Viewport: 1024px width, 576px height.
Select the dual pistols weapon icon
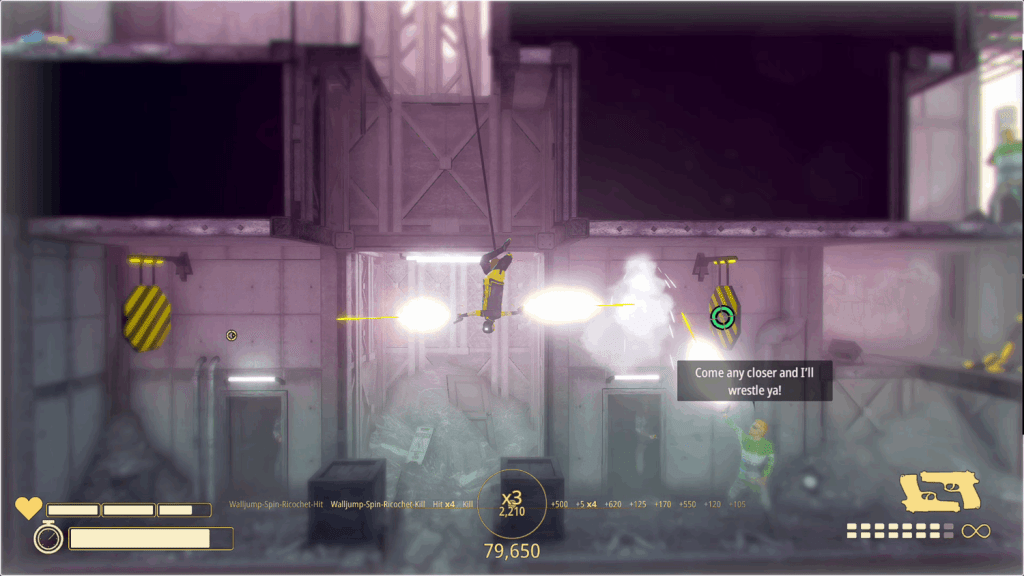pos(940,492)
